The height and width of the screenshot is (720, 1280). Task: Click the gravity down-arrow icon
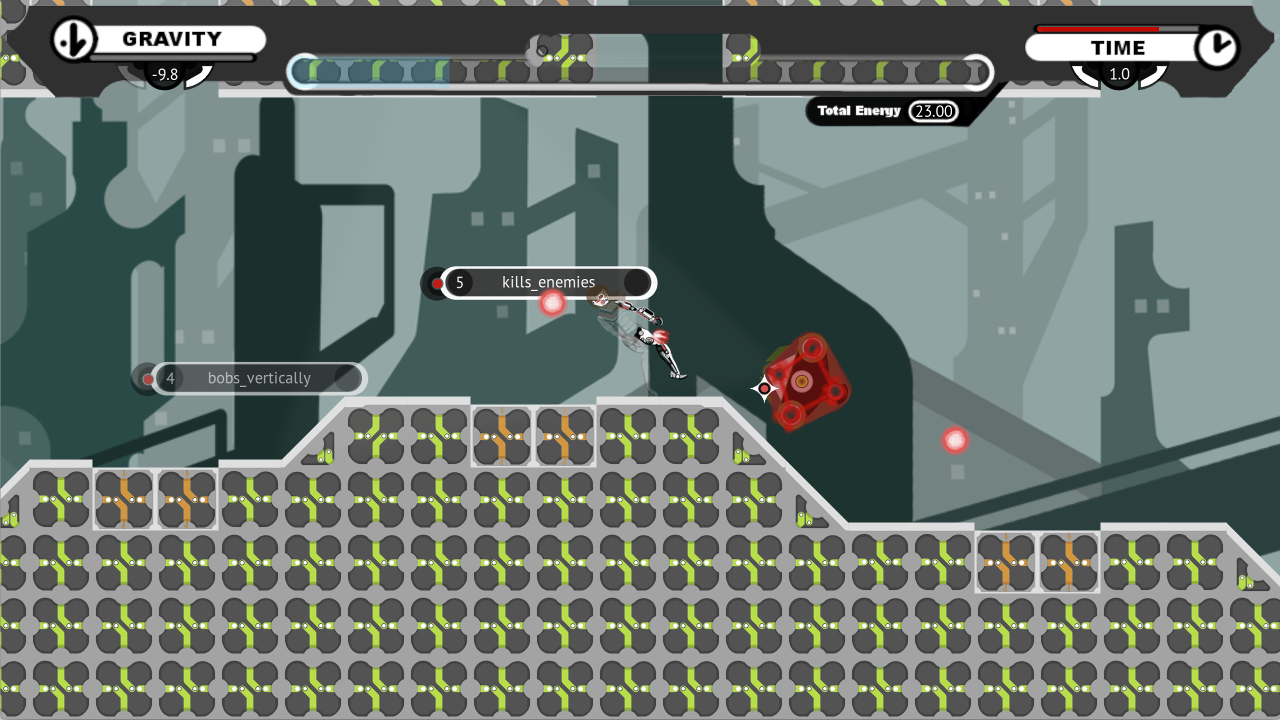coord(73,40)
